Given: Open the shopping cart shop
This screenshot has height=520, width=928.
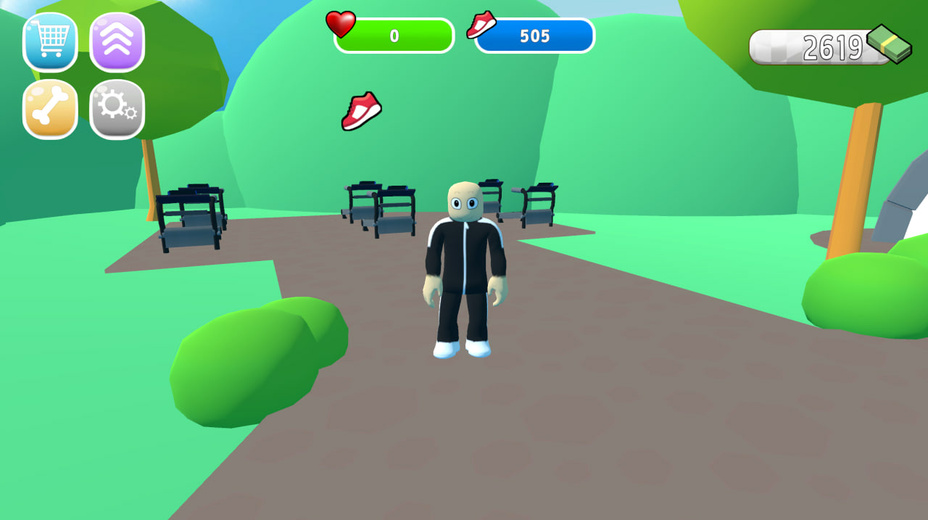Looking at the screenshot, I should pos(50,42).
